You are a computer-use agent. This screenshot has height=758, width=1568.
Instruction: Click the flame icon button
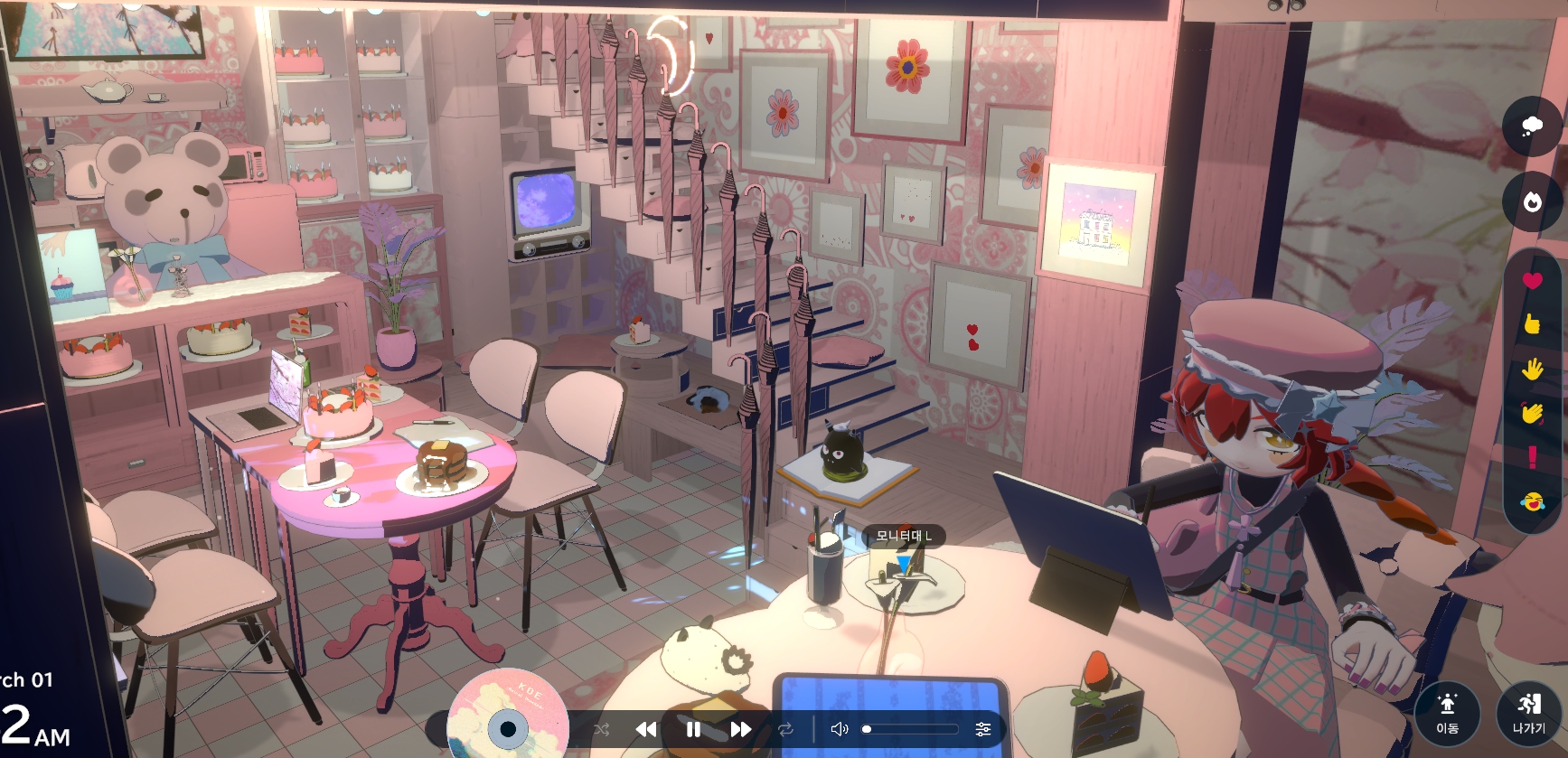pyautogui.click(x=1532, y=201)
